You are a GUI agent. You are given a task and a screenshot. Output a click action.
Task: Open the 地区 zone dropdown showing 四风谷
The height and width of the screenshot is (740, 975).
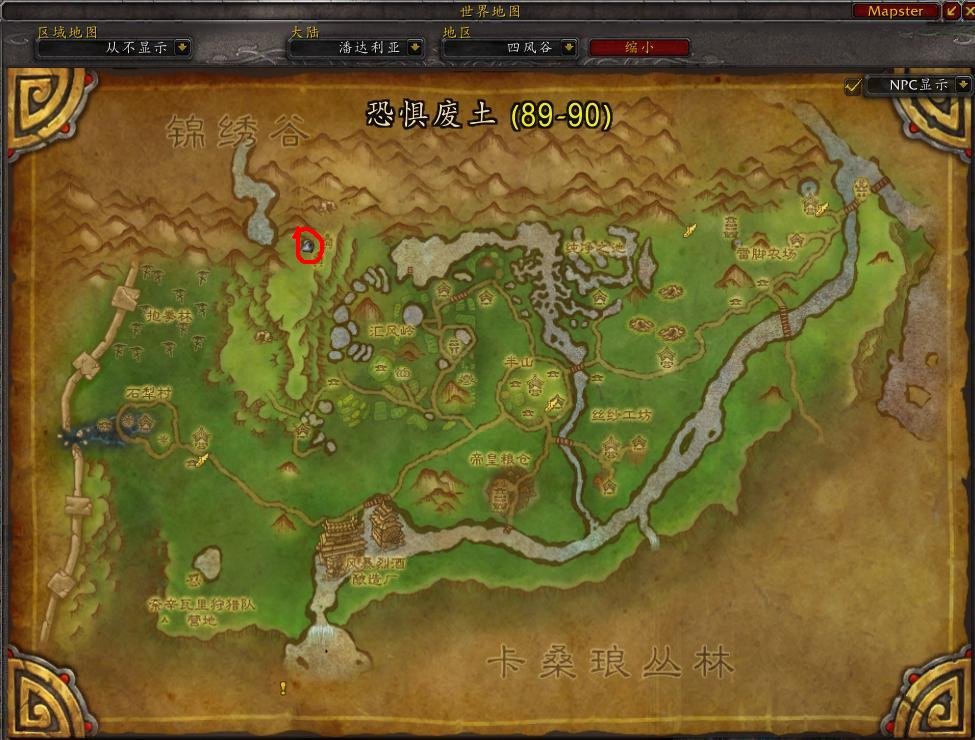click(568, 47)
